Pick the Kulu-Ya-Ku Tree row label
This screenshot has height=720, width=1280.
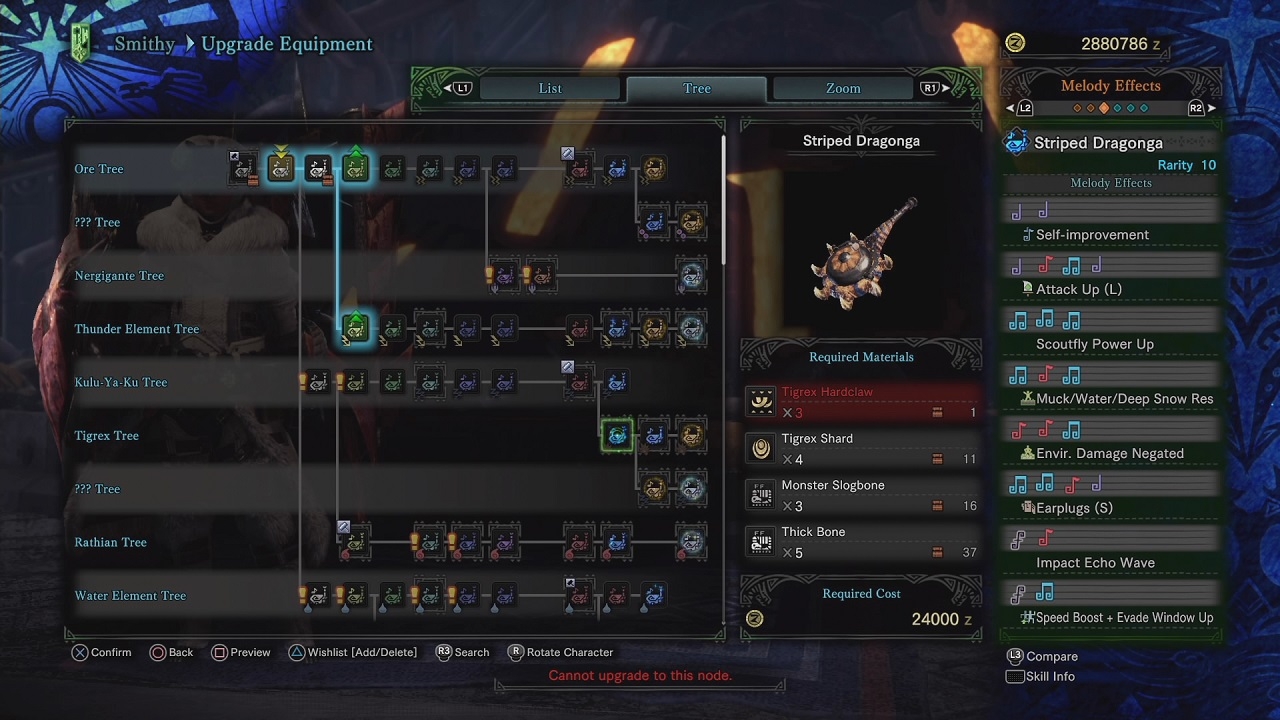click(120, 382)
